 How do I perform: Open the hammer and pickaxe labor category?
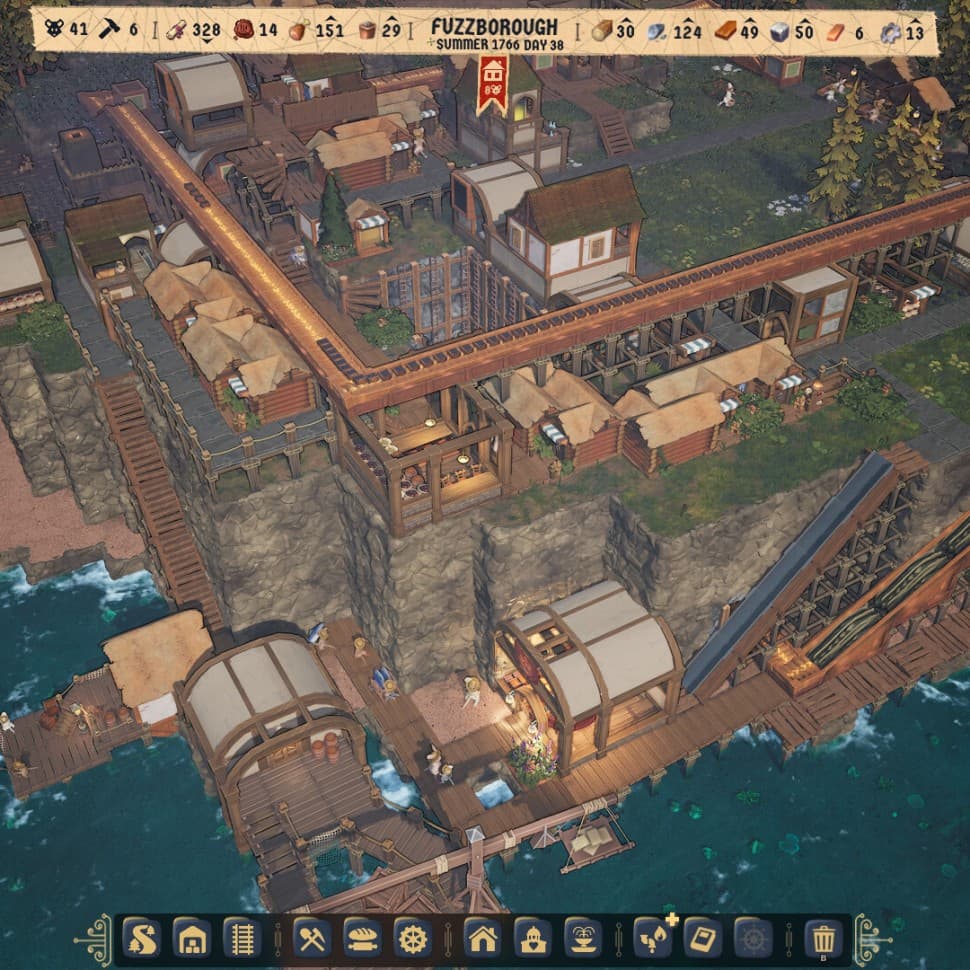tap(312, 939)
